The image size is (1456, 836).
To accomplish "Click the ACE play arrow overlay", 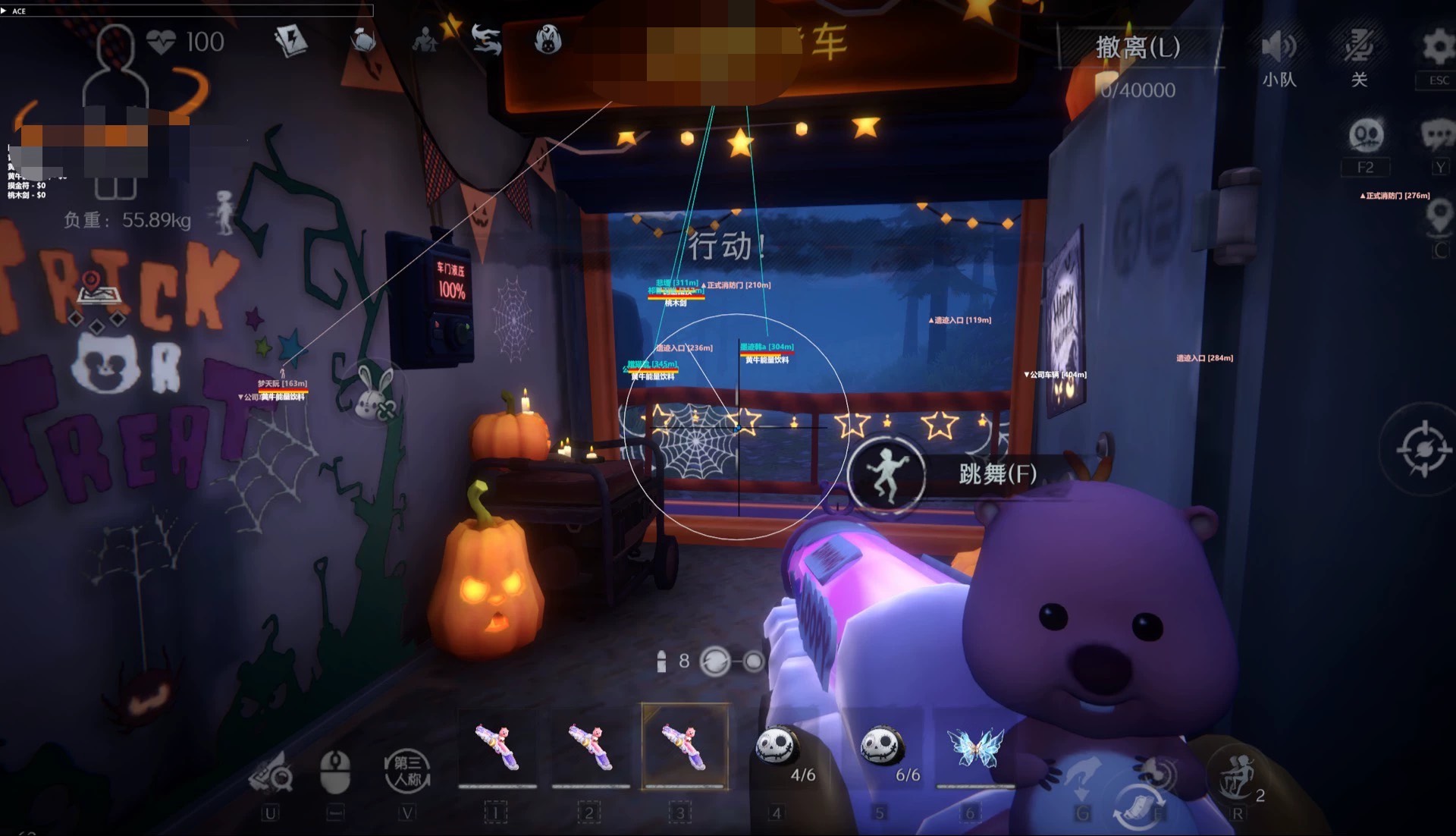I will [x=5, y=11].
